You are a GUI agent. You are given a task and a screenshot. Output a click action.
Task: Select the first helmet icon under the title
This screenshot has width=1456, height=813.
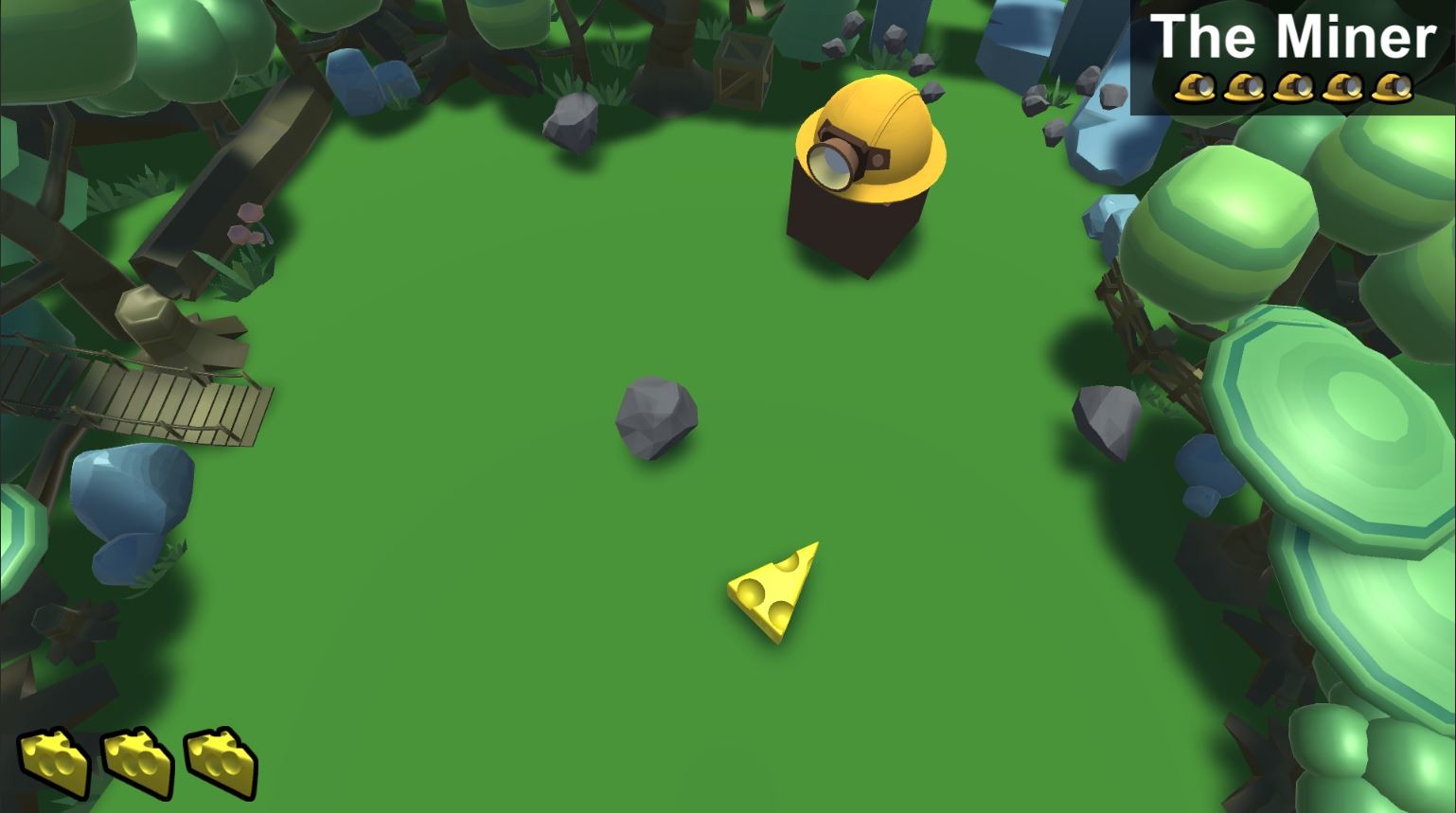coord(1195,88)
